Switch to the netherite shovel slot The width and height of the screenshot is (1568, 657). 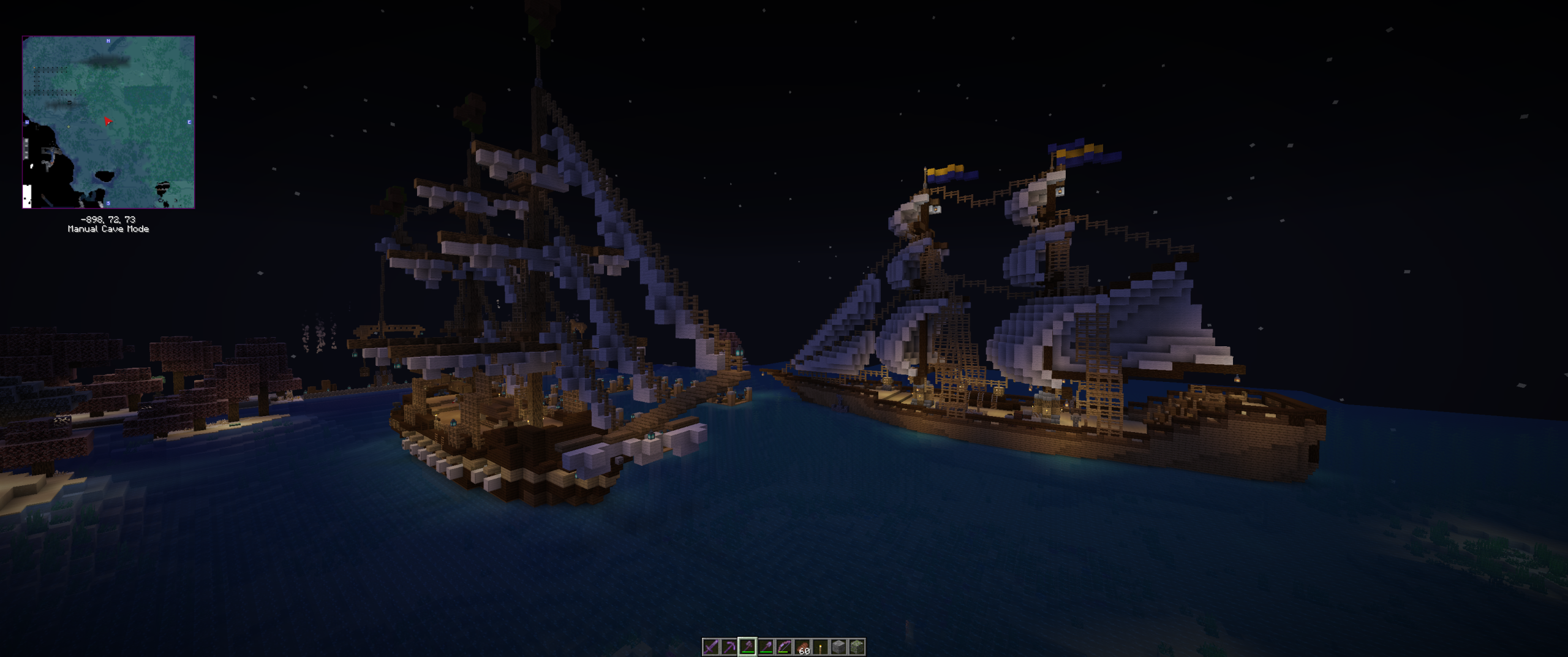(766, 647)
